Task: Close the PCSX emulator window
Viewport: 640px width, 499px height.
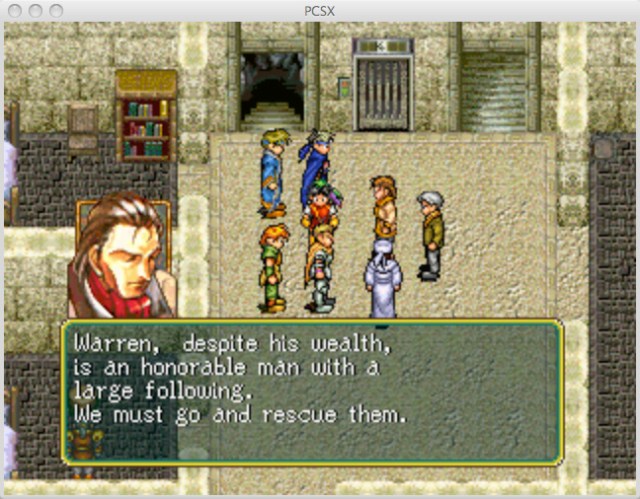Action: click(14, 10)
